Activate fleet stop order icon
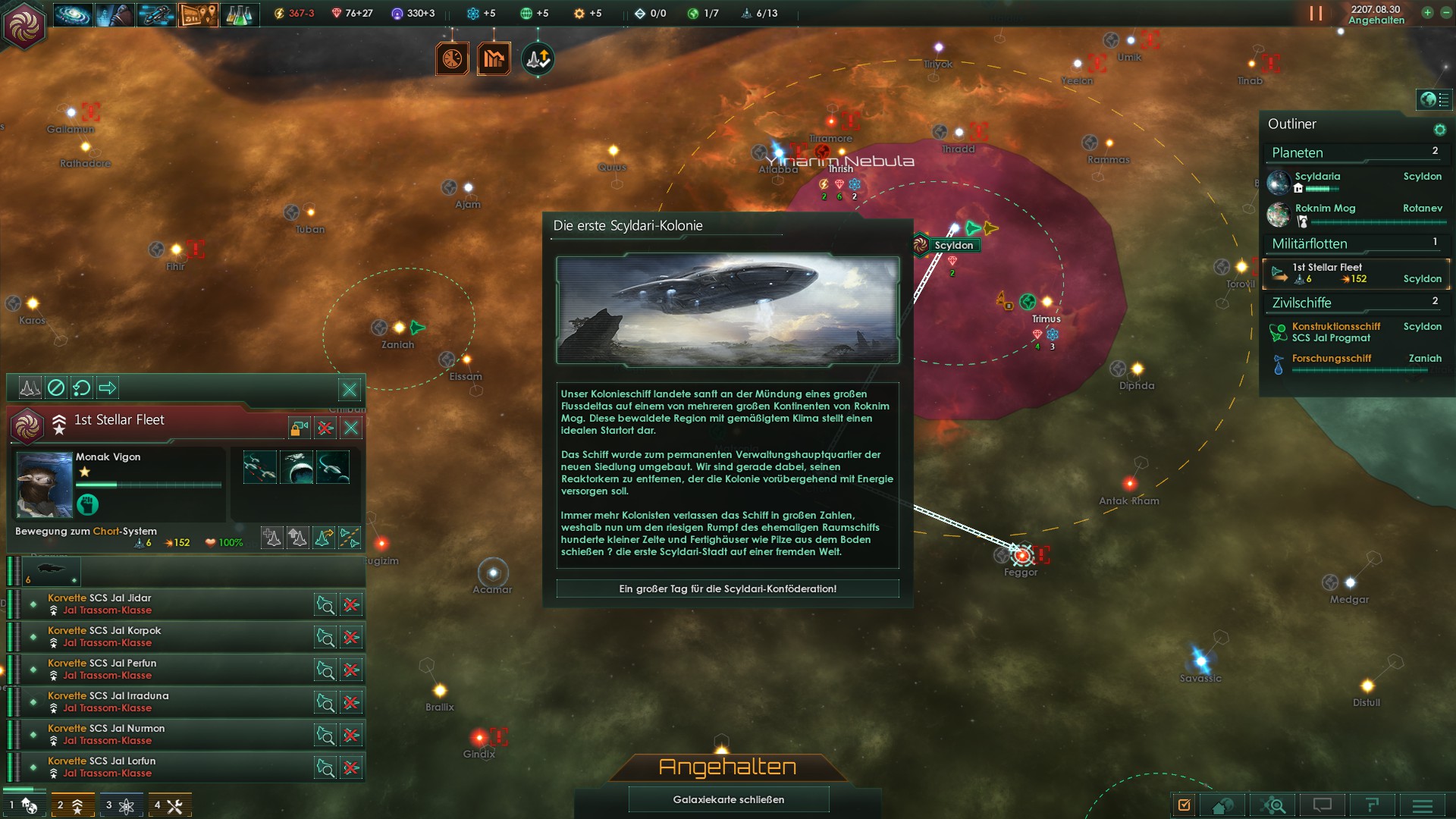The image size is (1456, 819). 56,388
